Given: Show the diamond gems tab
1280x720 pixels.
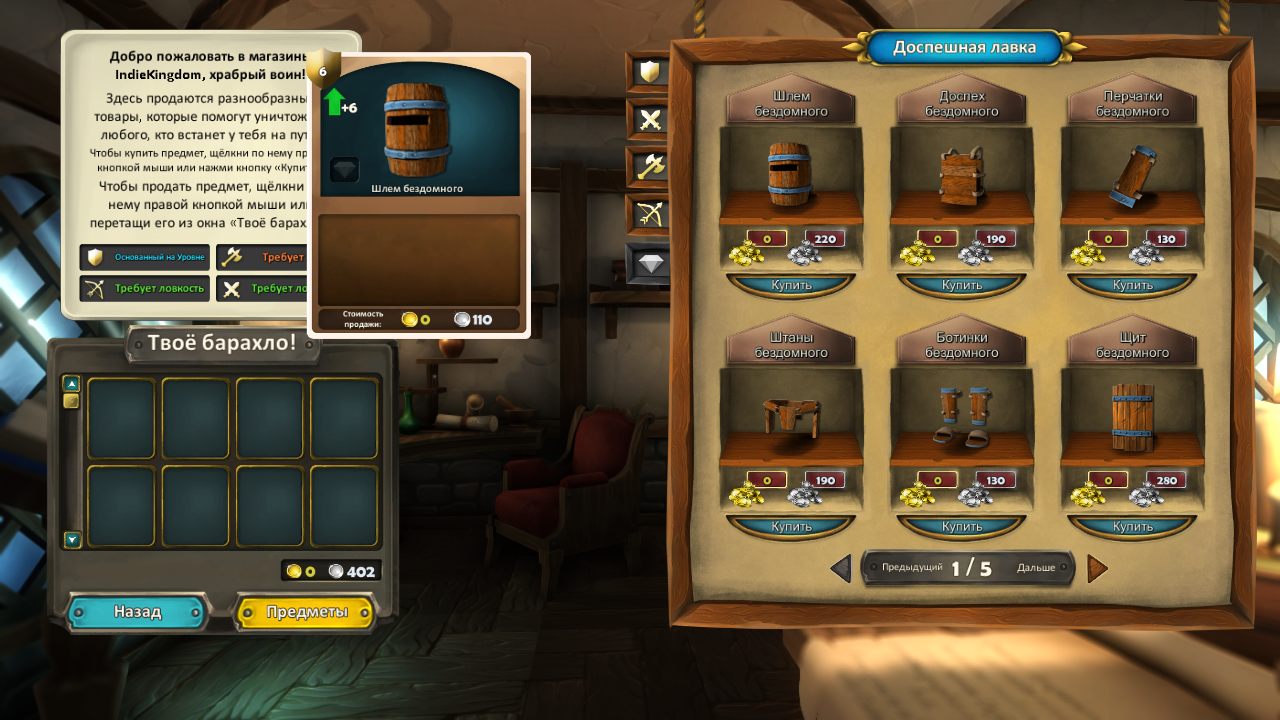Looking at the screenshot, I should pos(649,263).
